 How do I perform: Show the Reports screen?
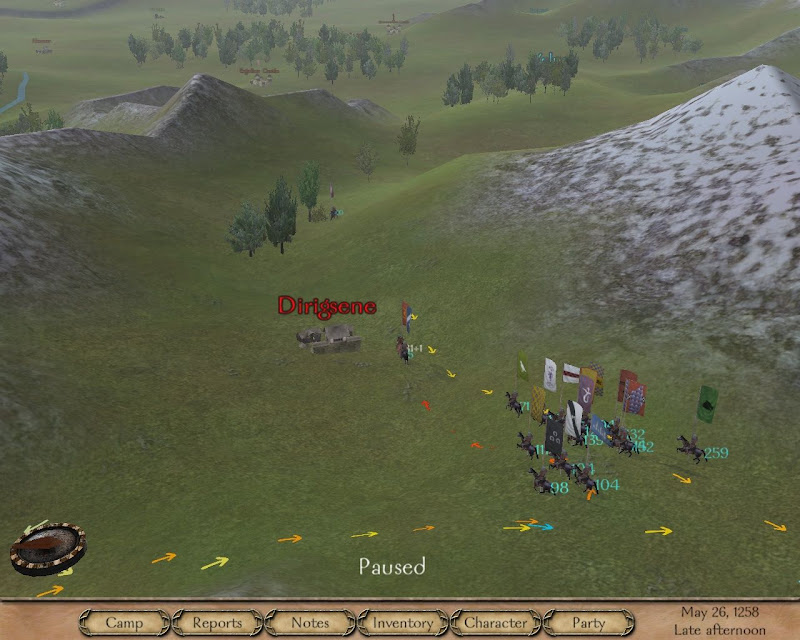click(x=217, y=623)
